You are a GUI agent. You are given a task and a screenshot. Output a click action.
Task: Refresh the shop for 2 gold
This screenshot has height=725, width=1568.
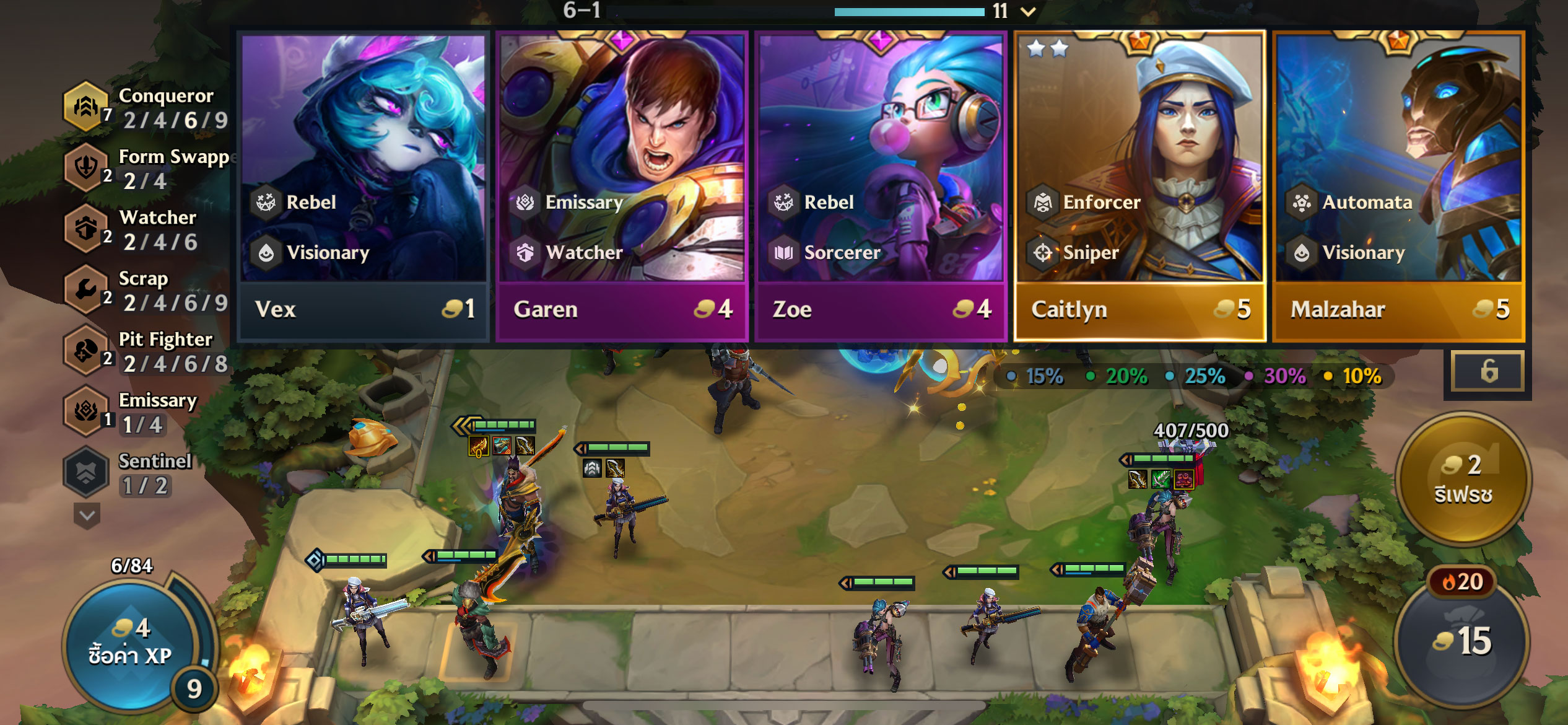pyautogui.click(x=1463, y=479)
